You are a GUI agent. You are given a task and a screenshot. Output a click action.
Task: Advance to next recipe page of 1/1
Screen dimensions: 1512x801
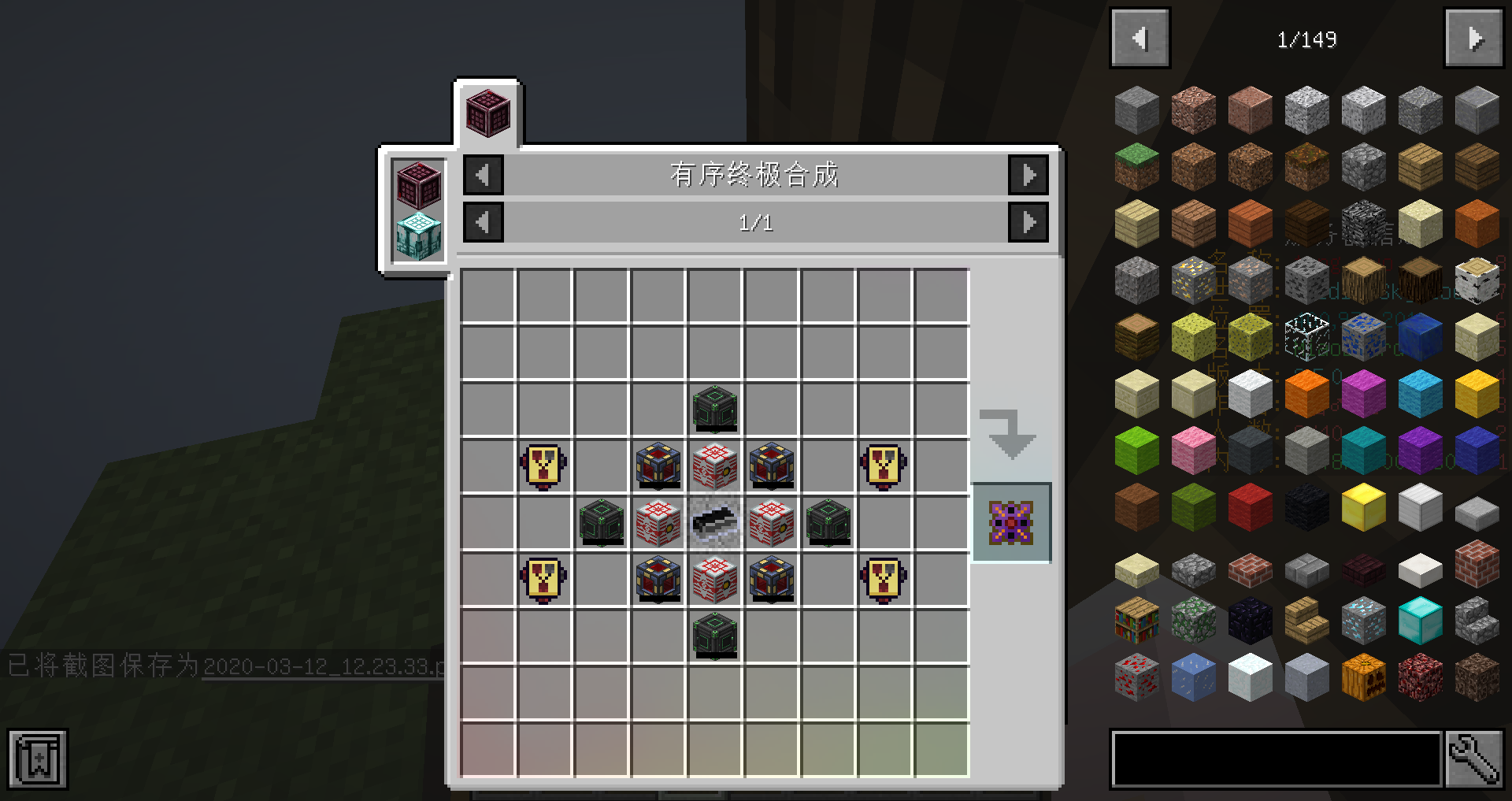pos(1028,223)
